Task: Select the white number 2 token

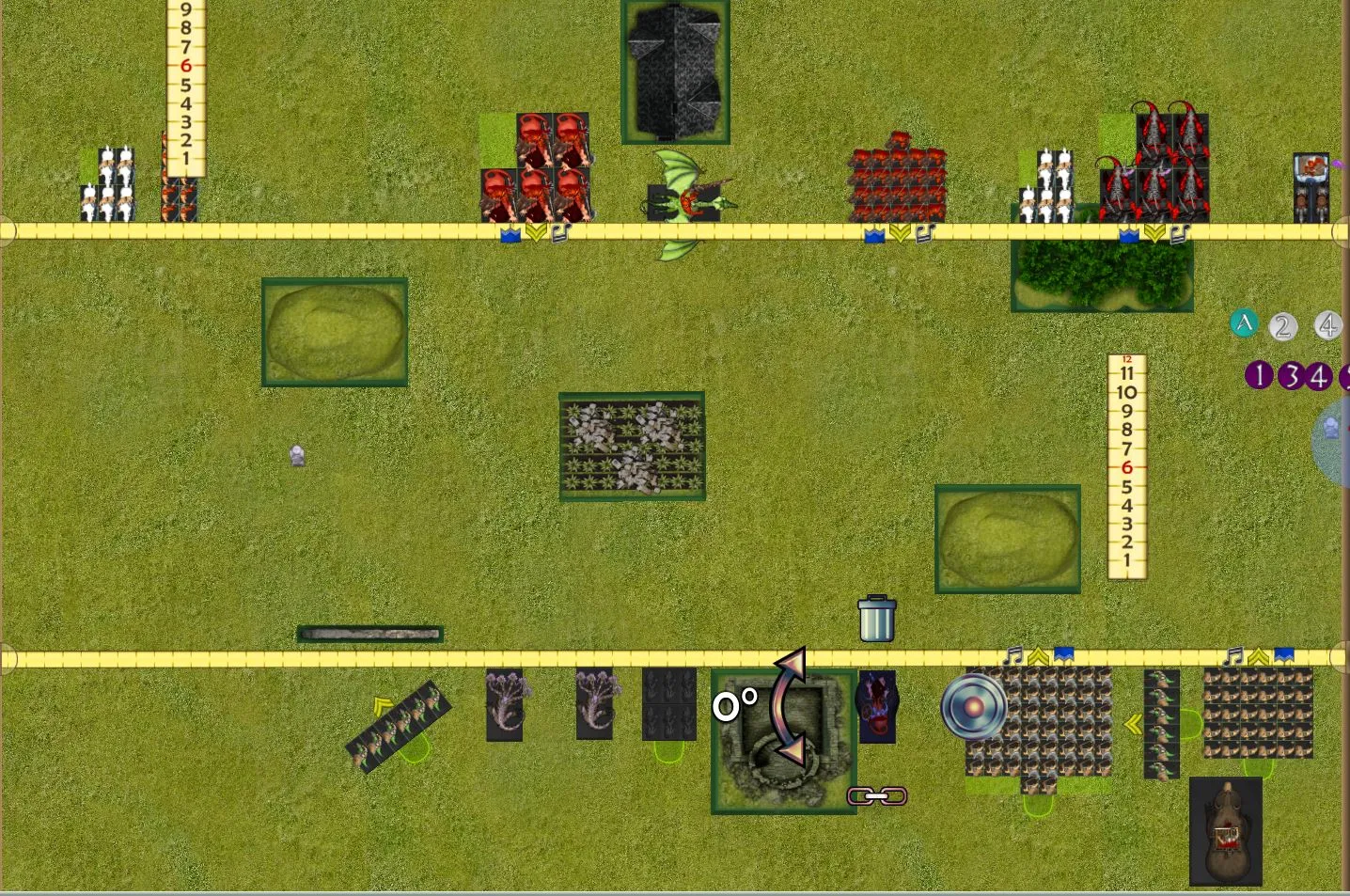Action: click(x=1282, y=327)
